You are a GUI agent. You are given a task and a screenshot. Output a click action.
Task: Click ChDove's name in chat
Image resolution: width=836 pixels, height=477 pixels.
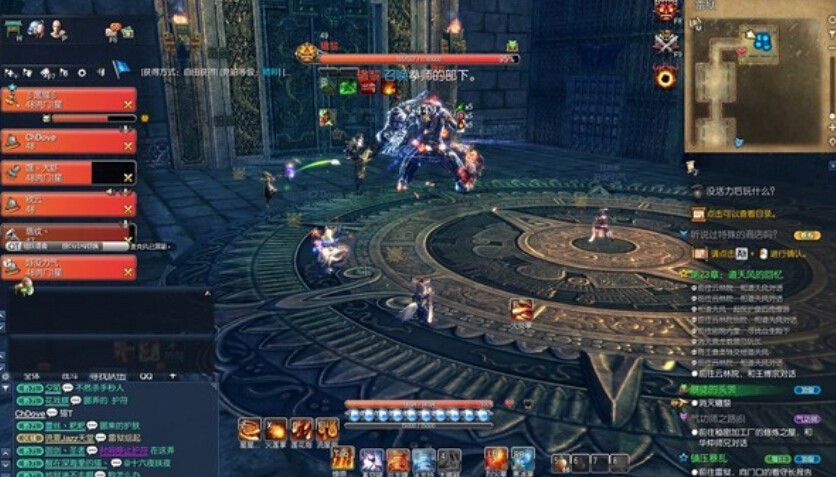click(x=29, y=412)
